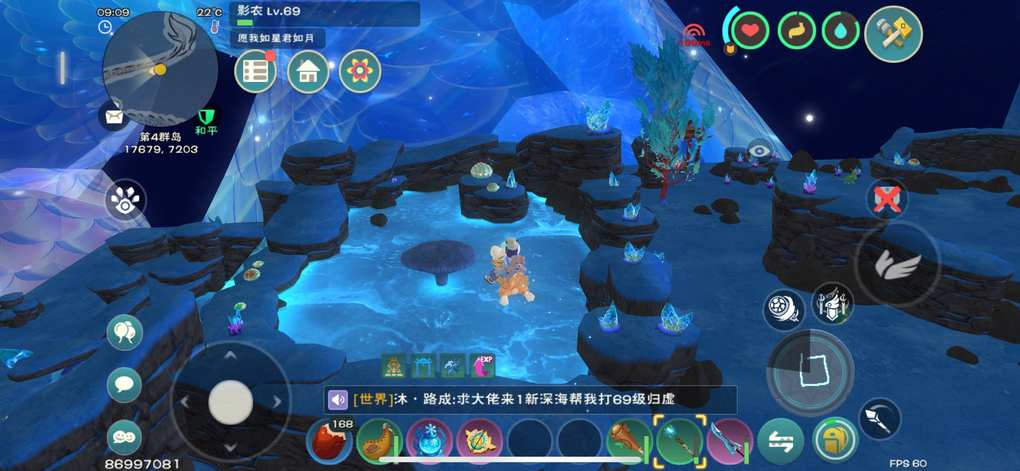Select the blue blade weapon slot
The width and height of the screenshot is (1020, 471).
point(729,441)
